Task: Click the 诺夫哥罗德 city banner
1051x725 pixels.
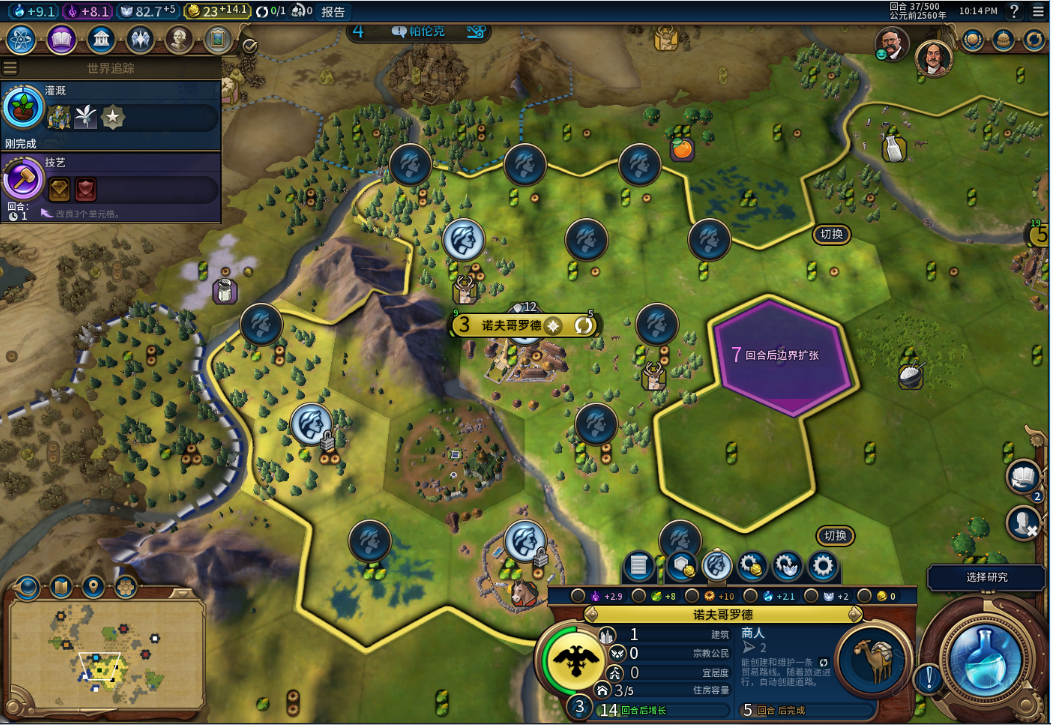Action: coord(512,325)
